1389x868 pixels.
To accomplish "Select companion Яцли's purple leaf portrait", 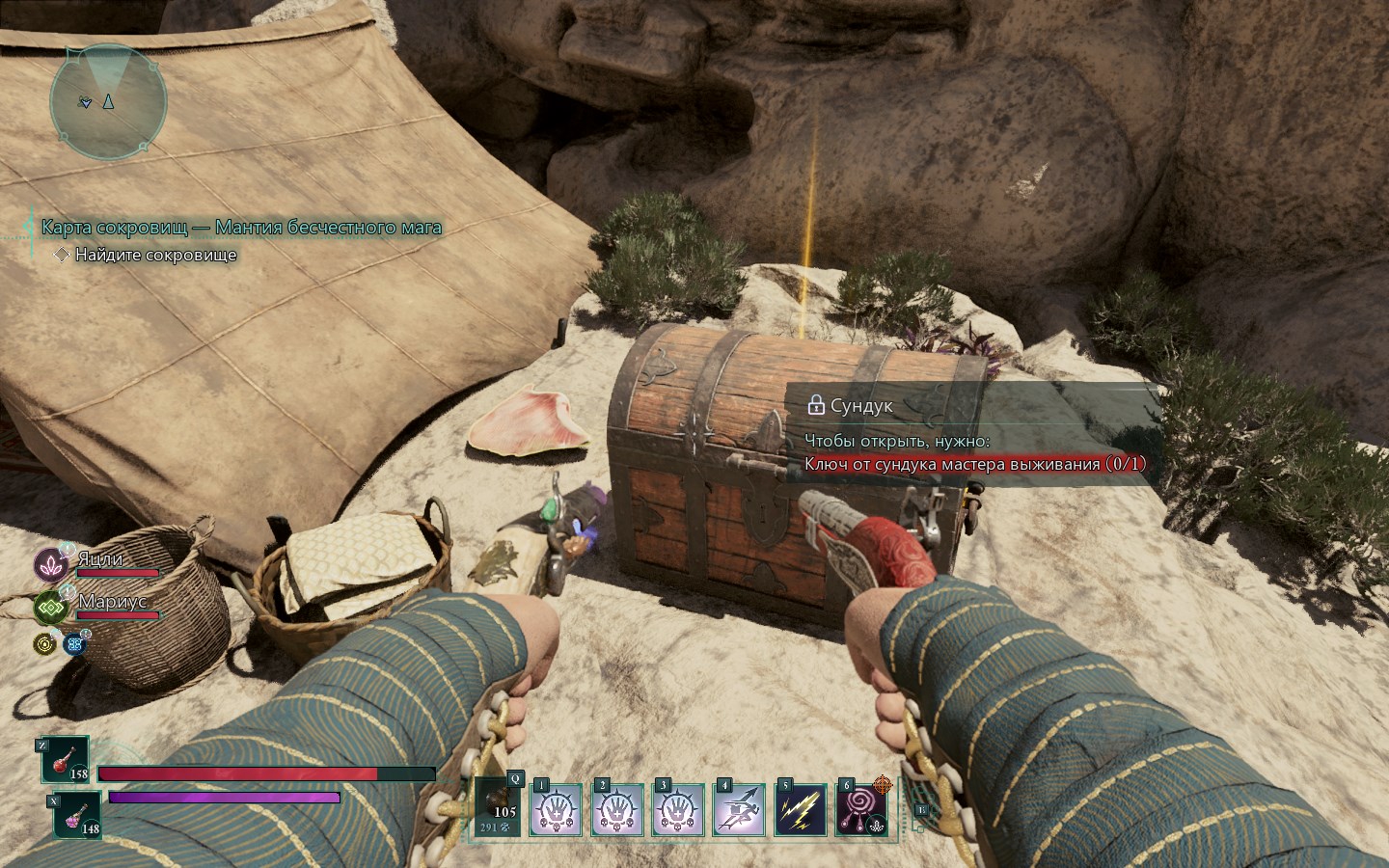I will [x=50, y=564].
